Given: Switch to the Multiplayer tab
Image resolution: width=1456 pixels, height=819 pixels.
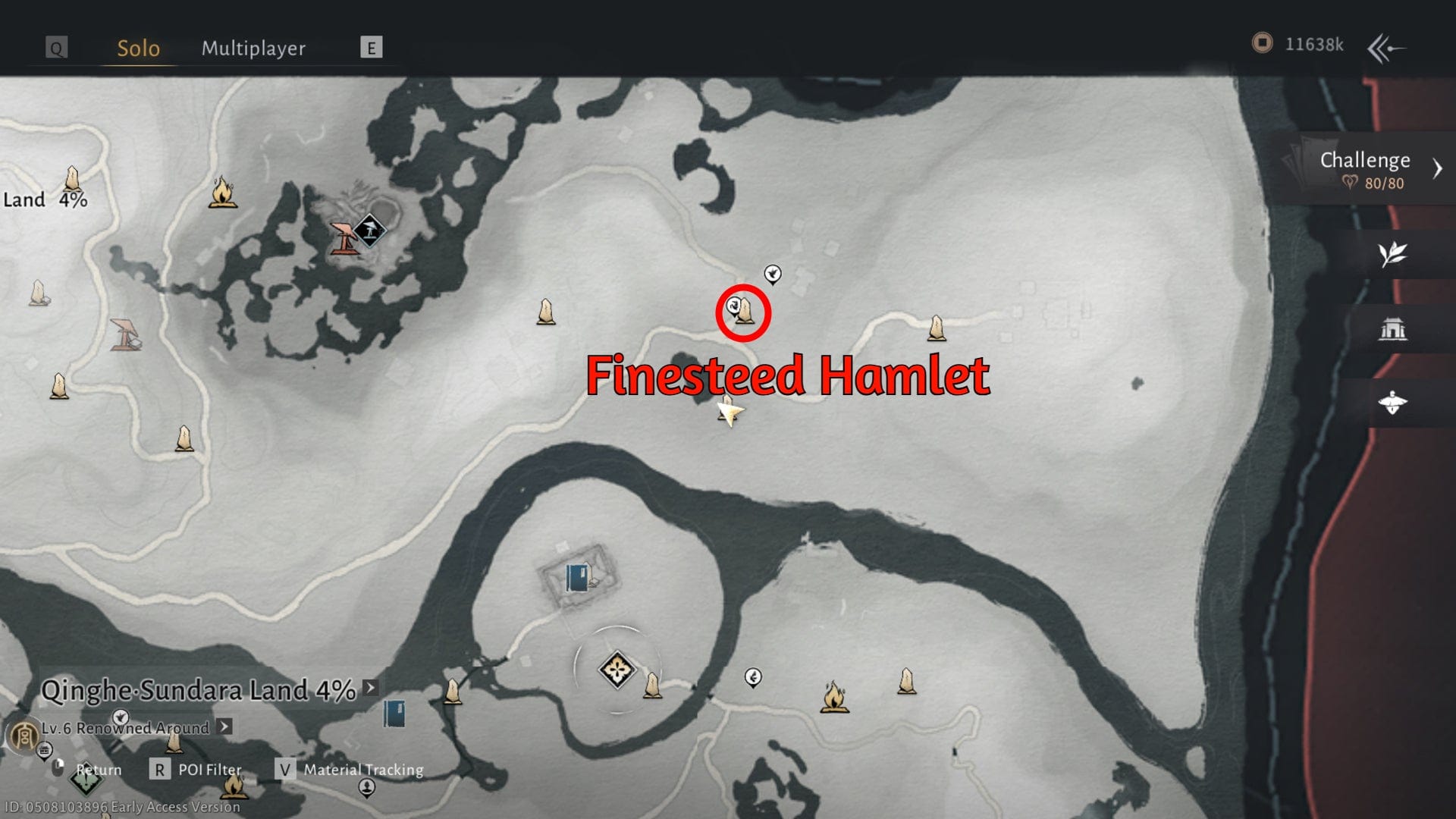Looking at the screenshot, I should [x=253, y=49].
